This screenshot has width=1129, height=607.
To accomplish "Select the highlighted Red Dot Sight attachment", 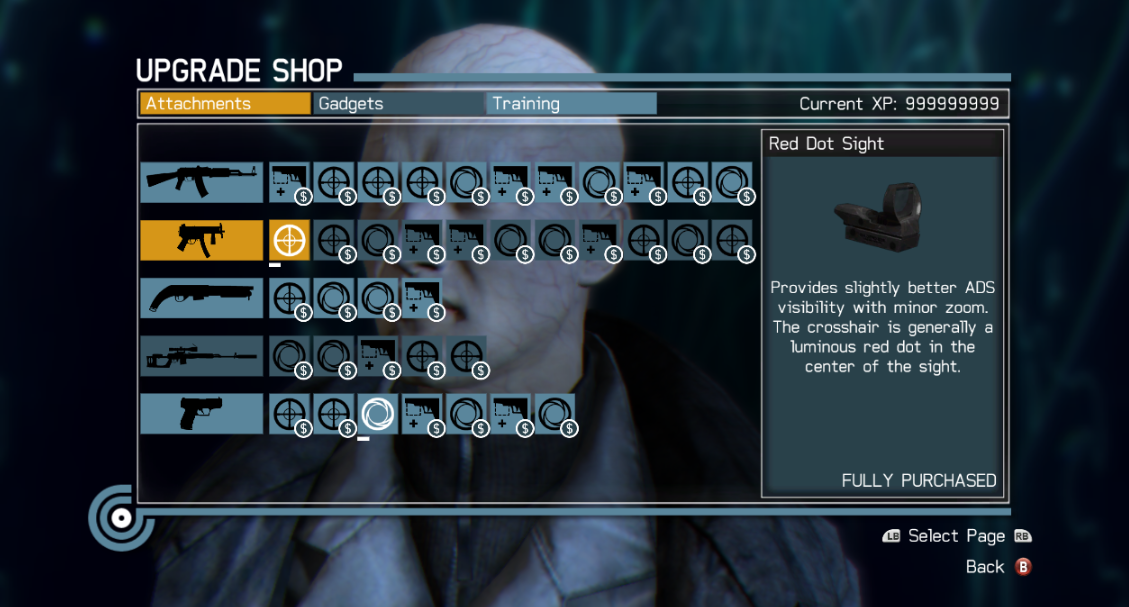I will click(290, 240).
